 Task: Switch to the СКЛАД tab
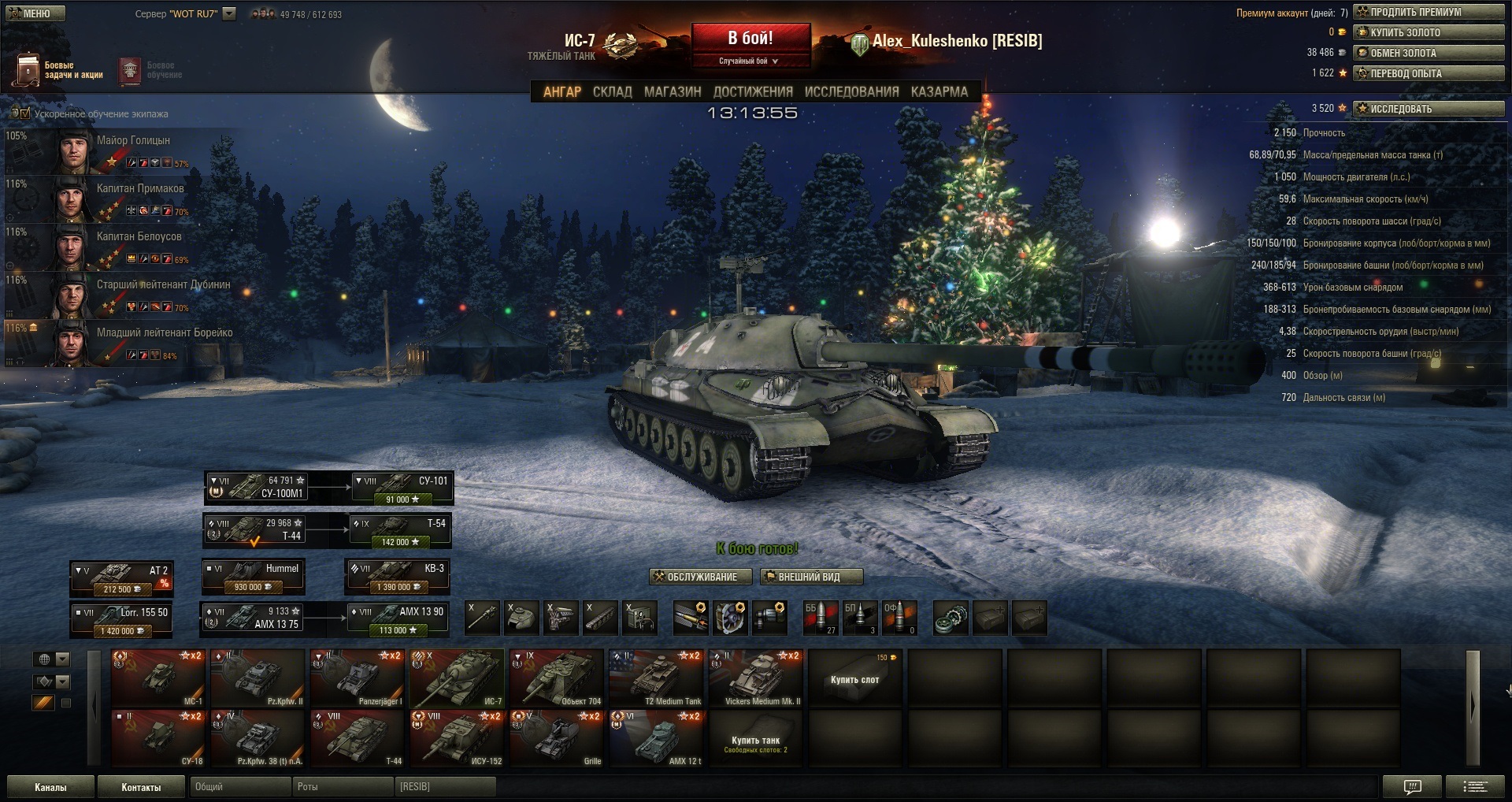(x=612, y=92)
